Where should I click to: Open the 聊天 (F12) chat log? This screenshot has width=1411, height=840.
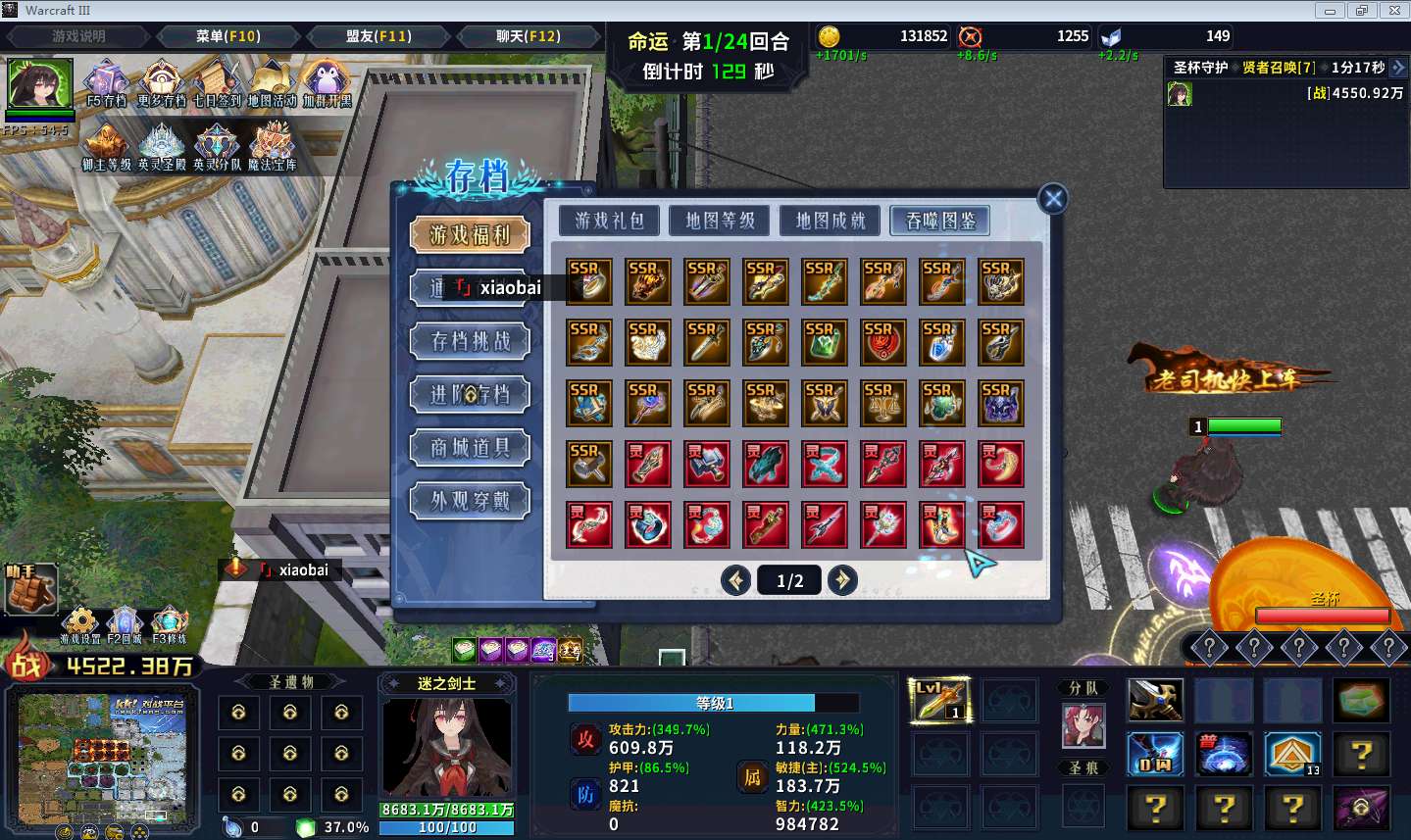pyautogui.click(x=528, y=36)
